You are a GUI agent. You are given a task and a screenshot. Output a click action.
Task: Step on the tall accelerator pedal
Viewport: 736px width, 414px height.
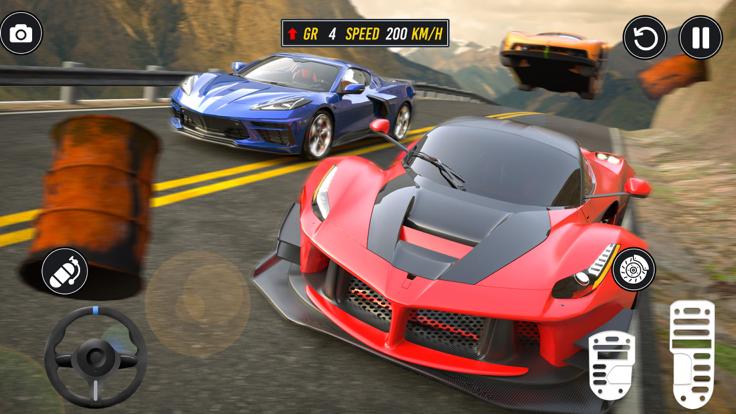coord(692,352)
